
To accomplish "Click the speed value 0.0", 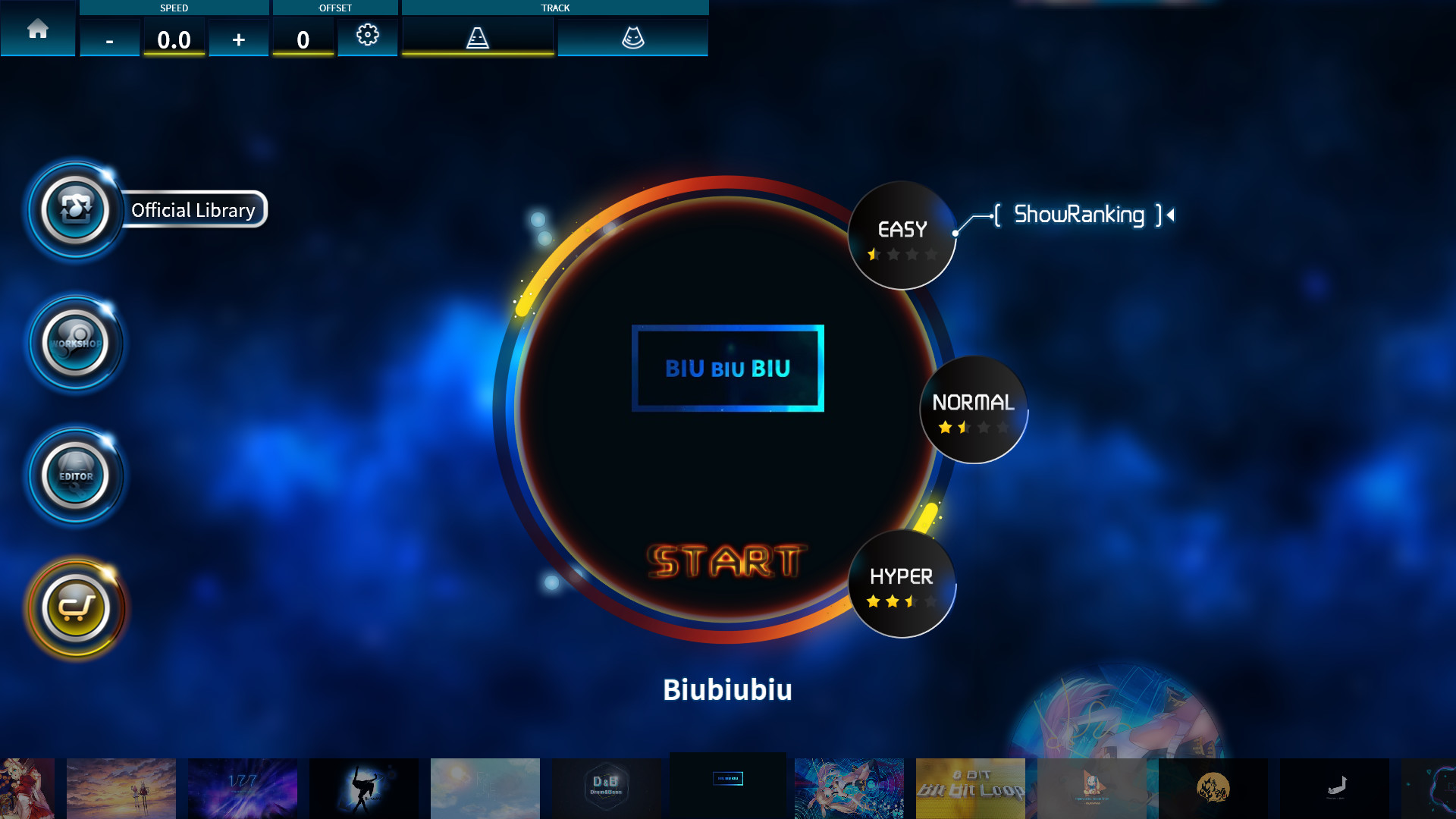I will tap(174, 39).
